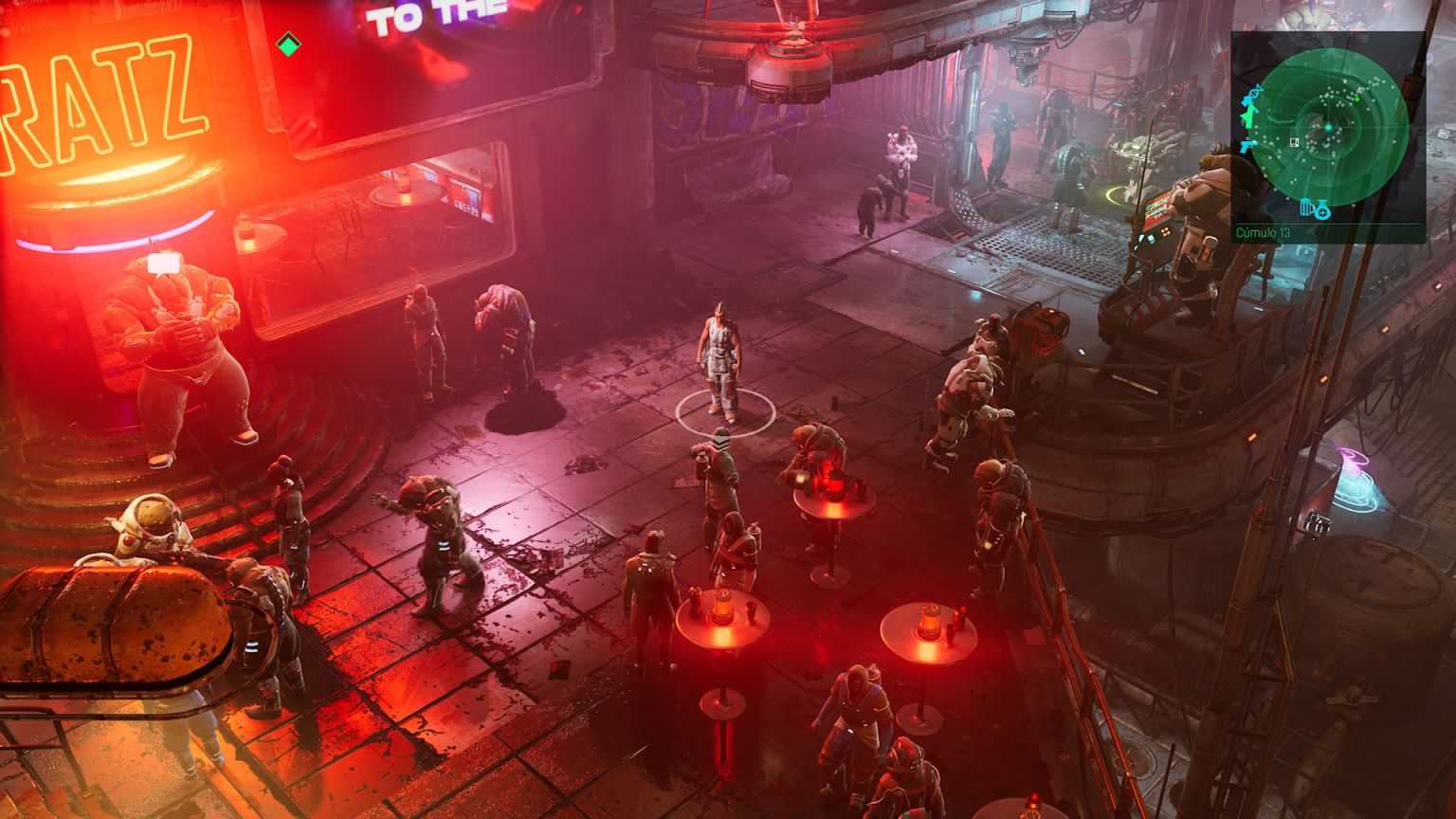Click the small square map marker inside the minimap
Viewport: 1456px width, 819px height.
tap(1294, 142)
